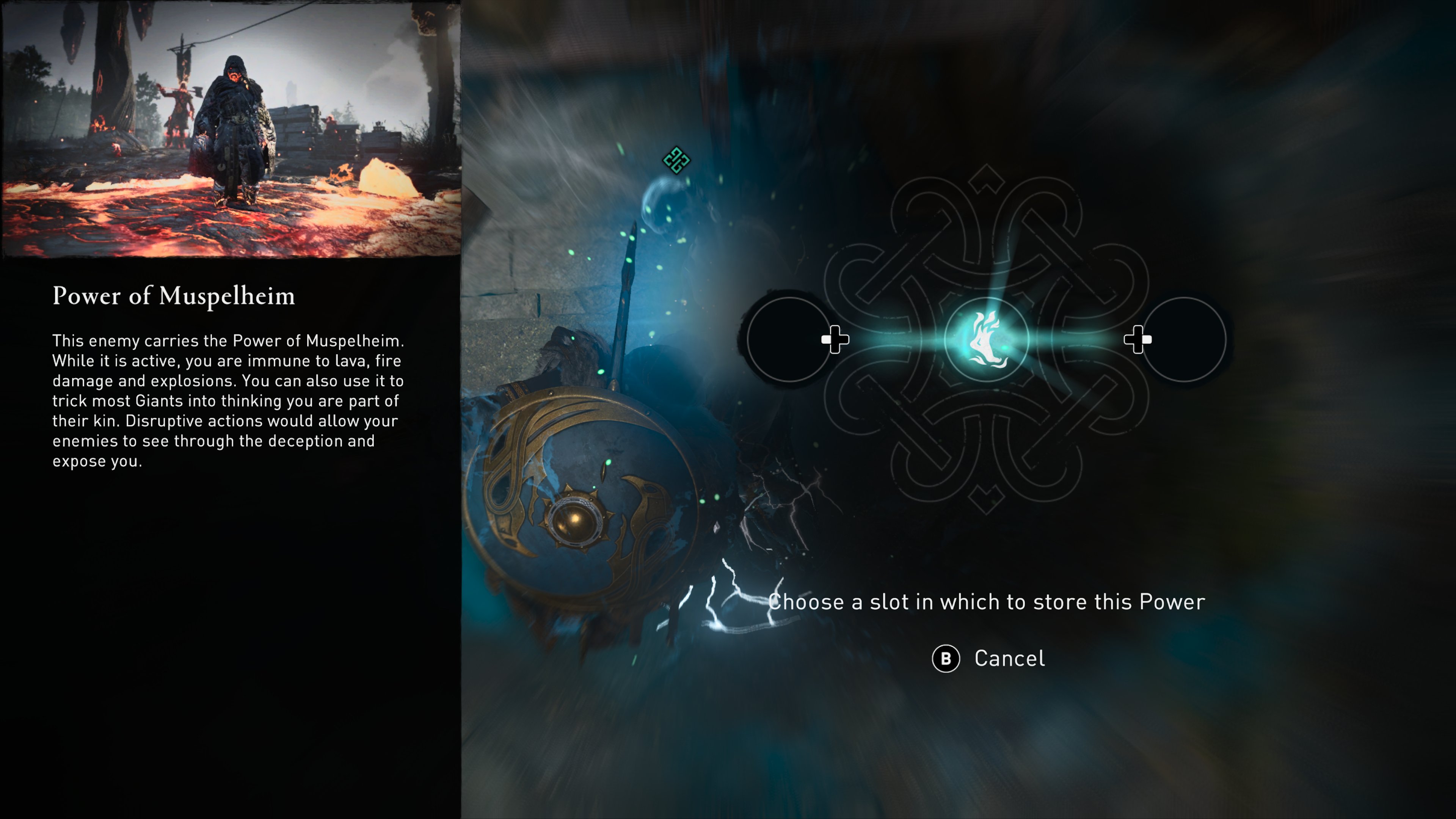The width and height of the screenshot is (1456, 819).
Task: Store the power in the left empty slot
Action: tap(789, 340)
